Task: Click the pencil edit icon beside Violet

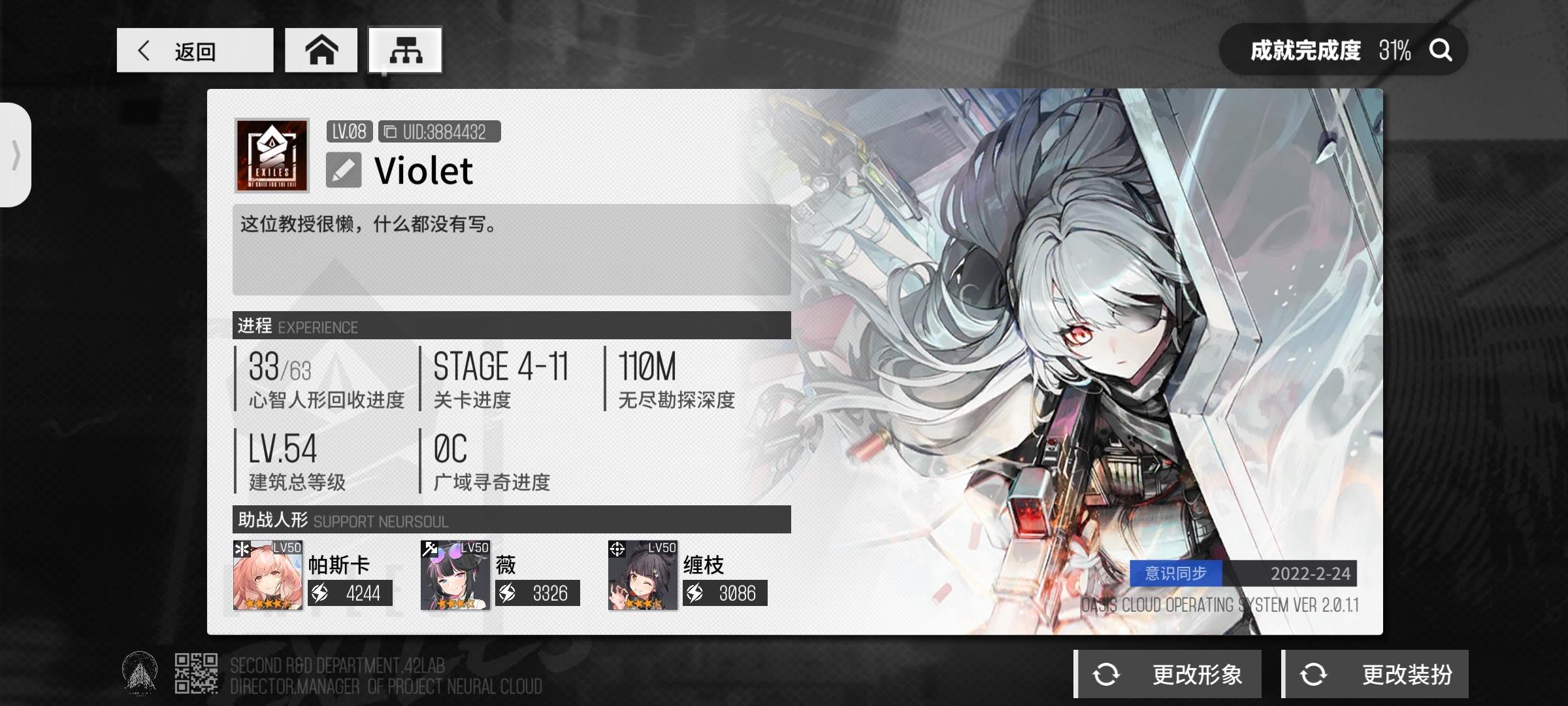Action: 344,170
